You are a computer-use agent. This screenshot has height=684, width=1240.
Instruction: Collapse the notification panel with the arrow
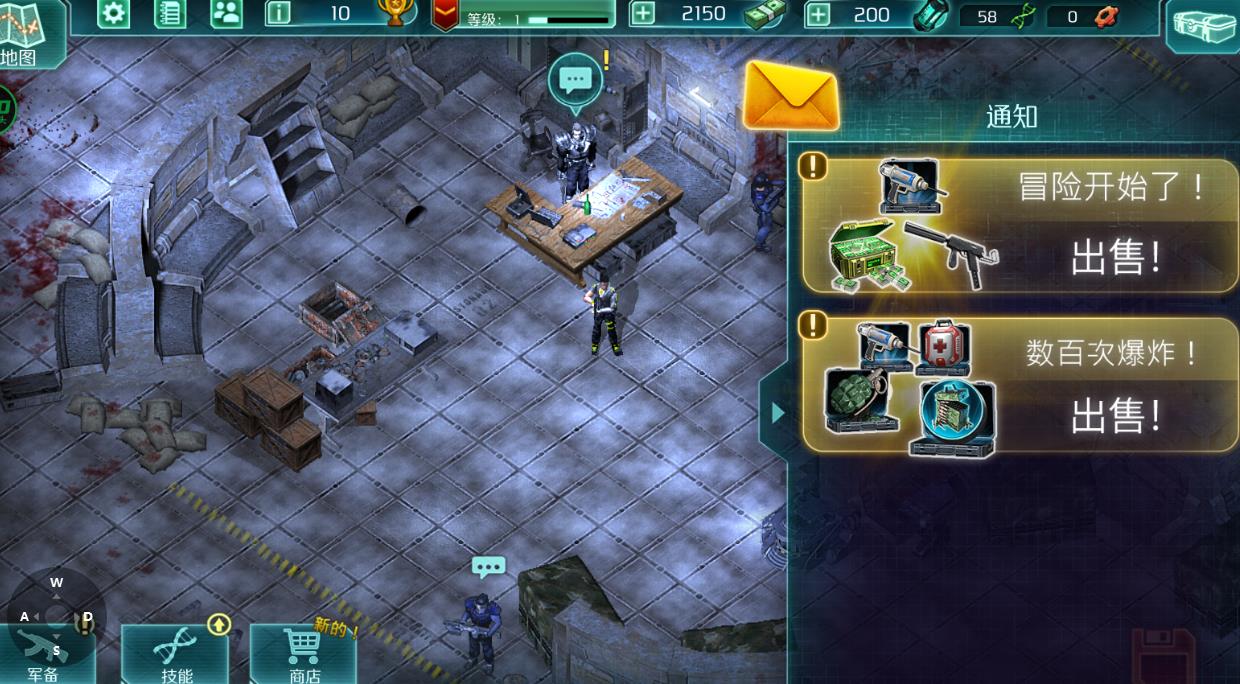click(778, 412)
